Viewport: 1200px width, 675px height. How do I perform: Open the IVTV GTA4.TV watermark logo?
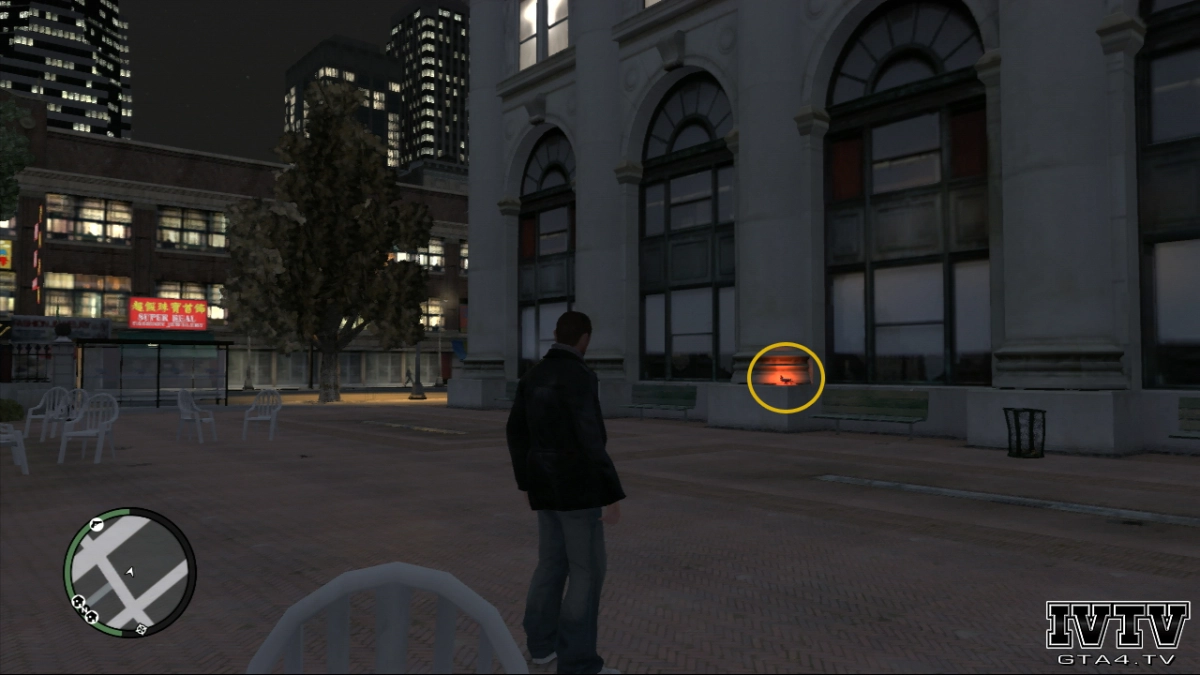coord(1117,634)
